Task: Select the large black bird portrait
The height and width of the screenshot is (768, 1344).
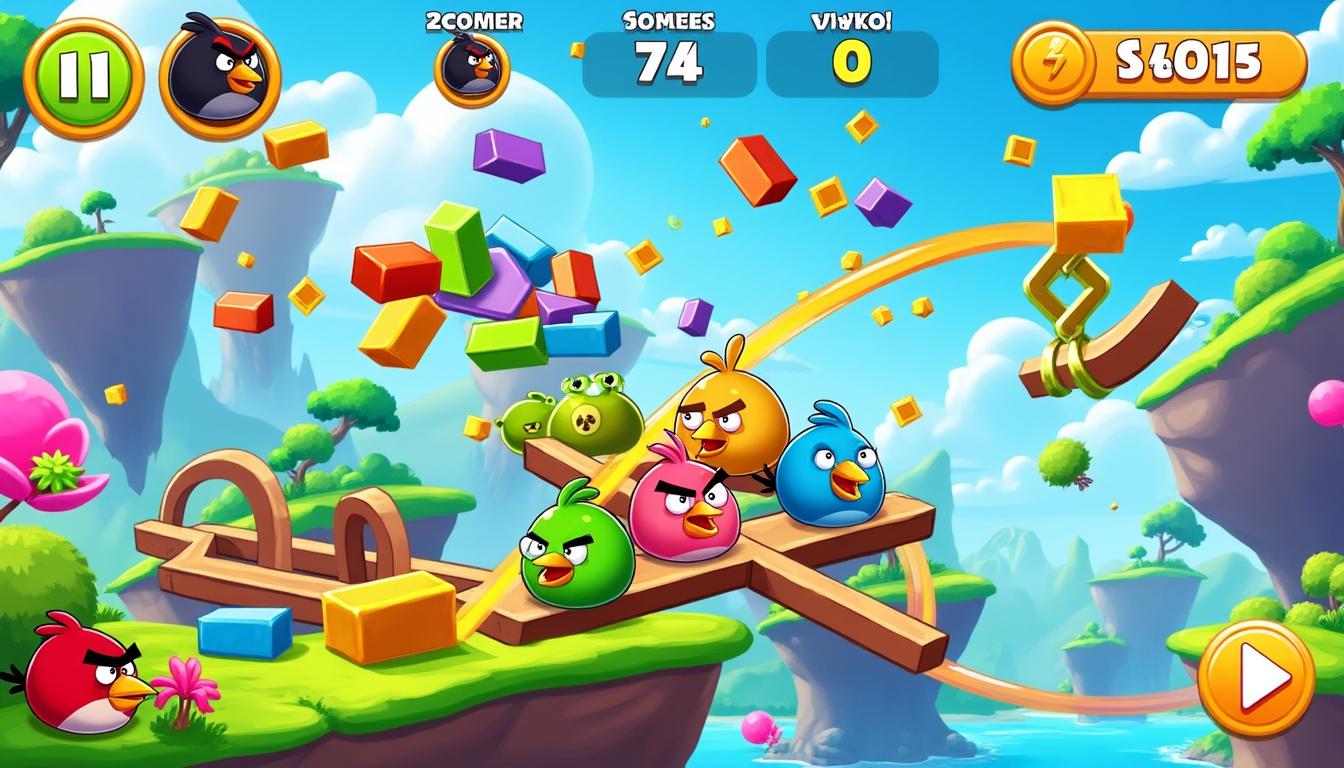Action: (x=220, y=77)
